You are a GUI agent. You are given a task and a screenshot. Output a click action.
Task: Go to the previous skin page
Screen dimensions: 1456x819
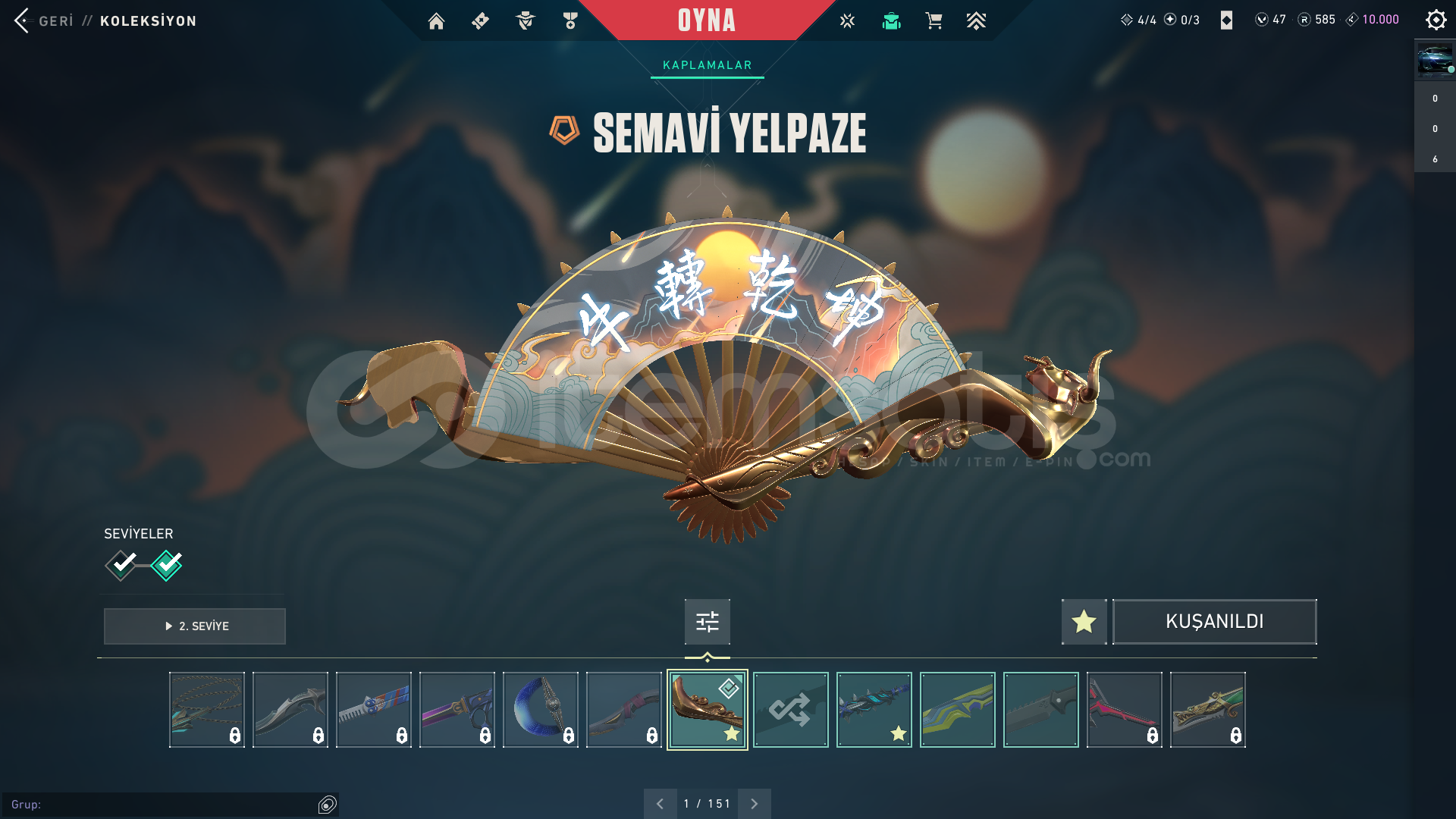coord(660,804)
